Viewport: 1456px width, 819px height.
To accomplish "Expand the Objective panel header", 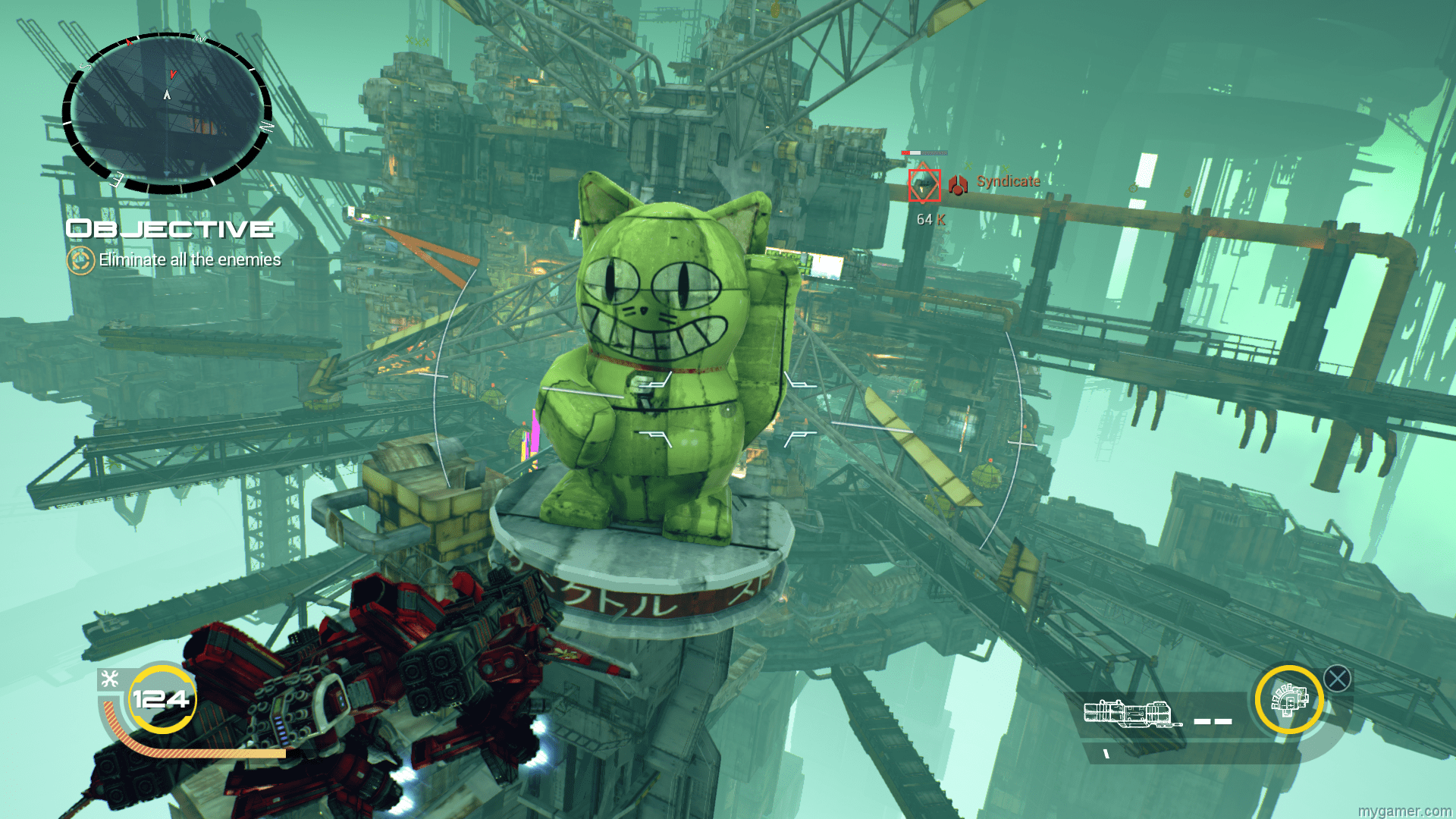I will [168, 228].
